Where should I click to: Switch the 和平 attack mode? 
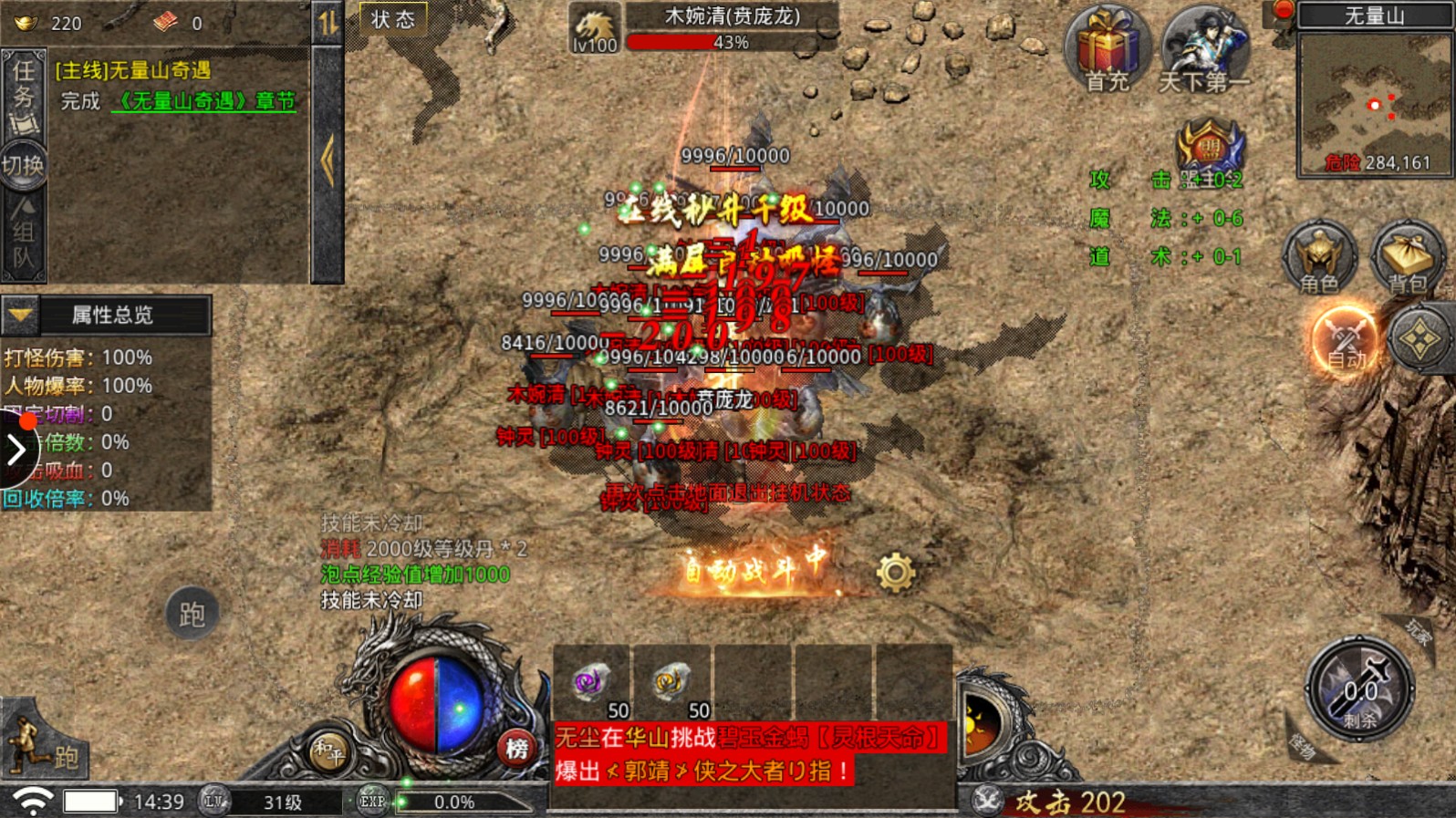pyautogui.click(x=328, y=752)
